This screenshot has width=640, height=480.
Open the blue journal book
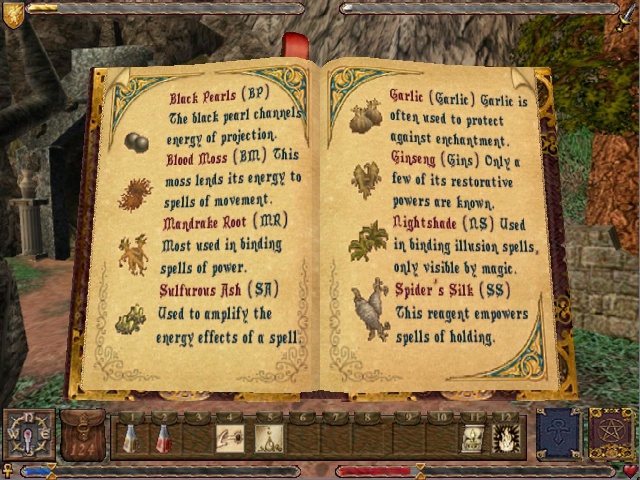point(558,433)
